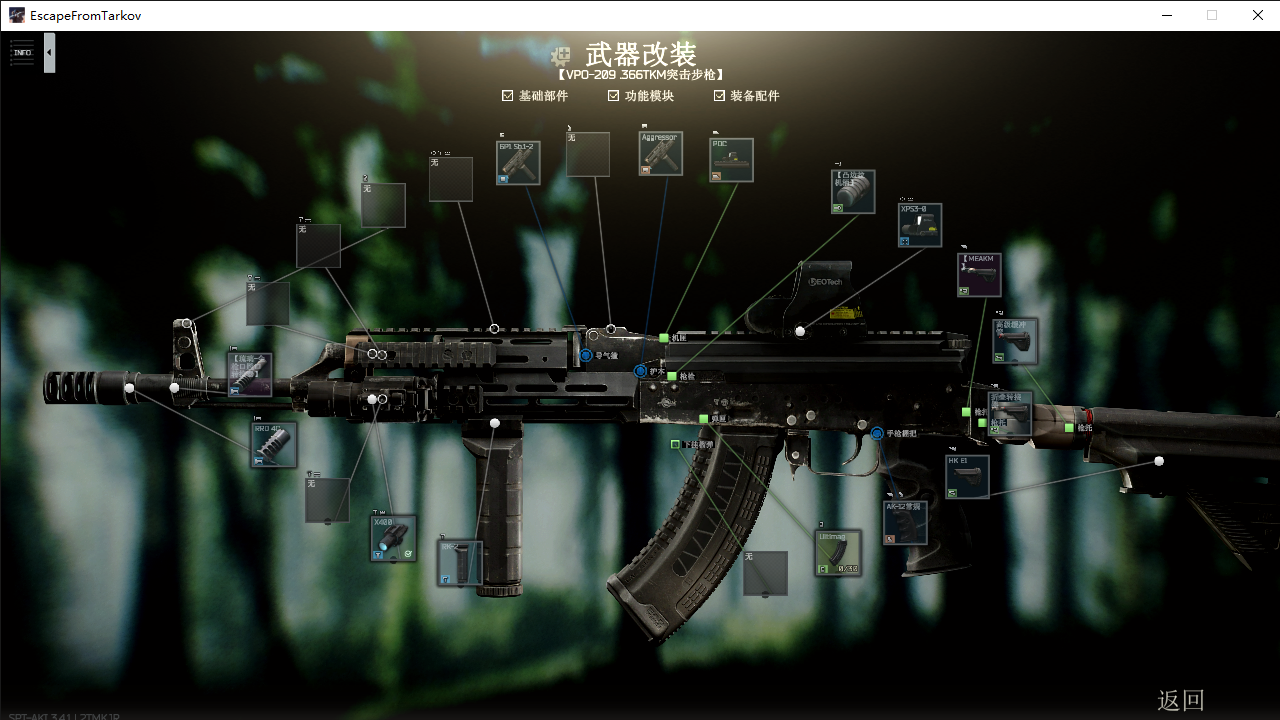This screenshot has height=720, width=1280.
Task: Open the INFO panel
Action: click(22, 53)
